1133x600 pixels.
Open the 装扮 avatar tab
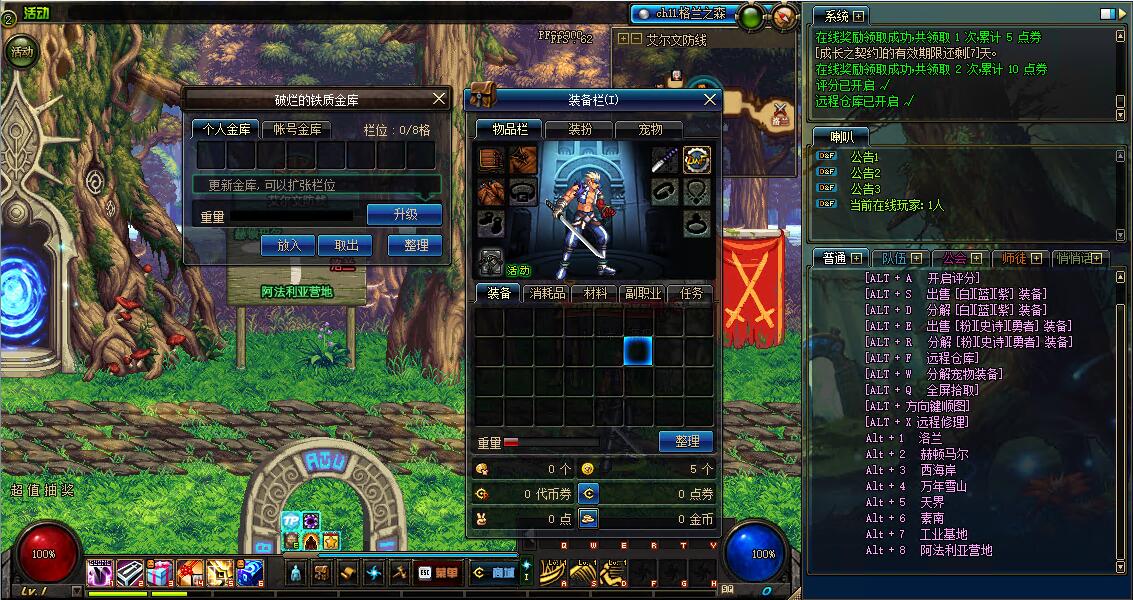pos(579,129)
